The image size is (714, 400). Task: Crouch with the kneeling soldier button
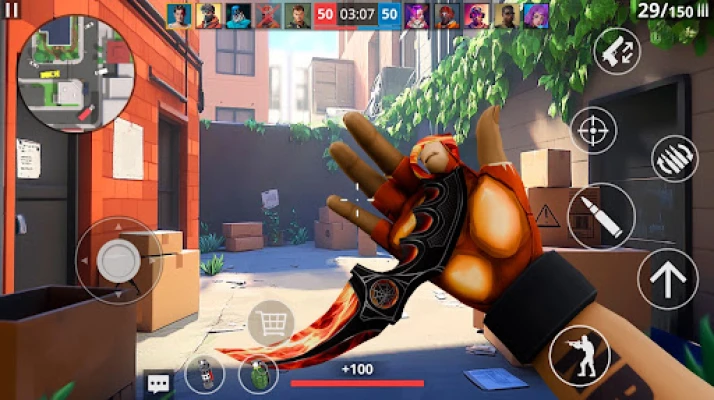579,356
